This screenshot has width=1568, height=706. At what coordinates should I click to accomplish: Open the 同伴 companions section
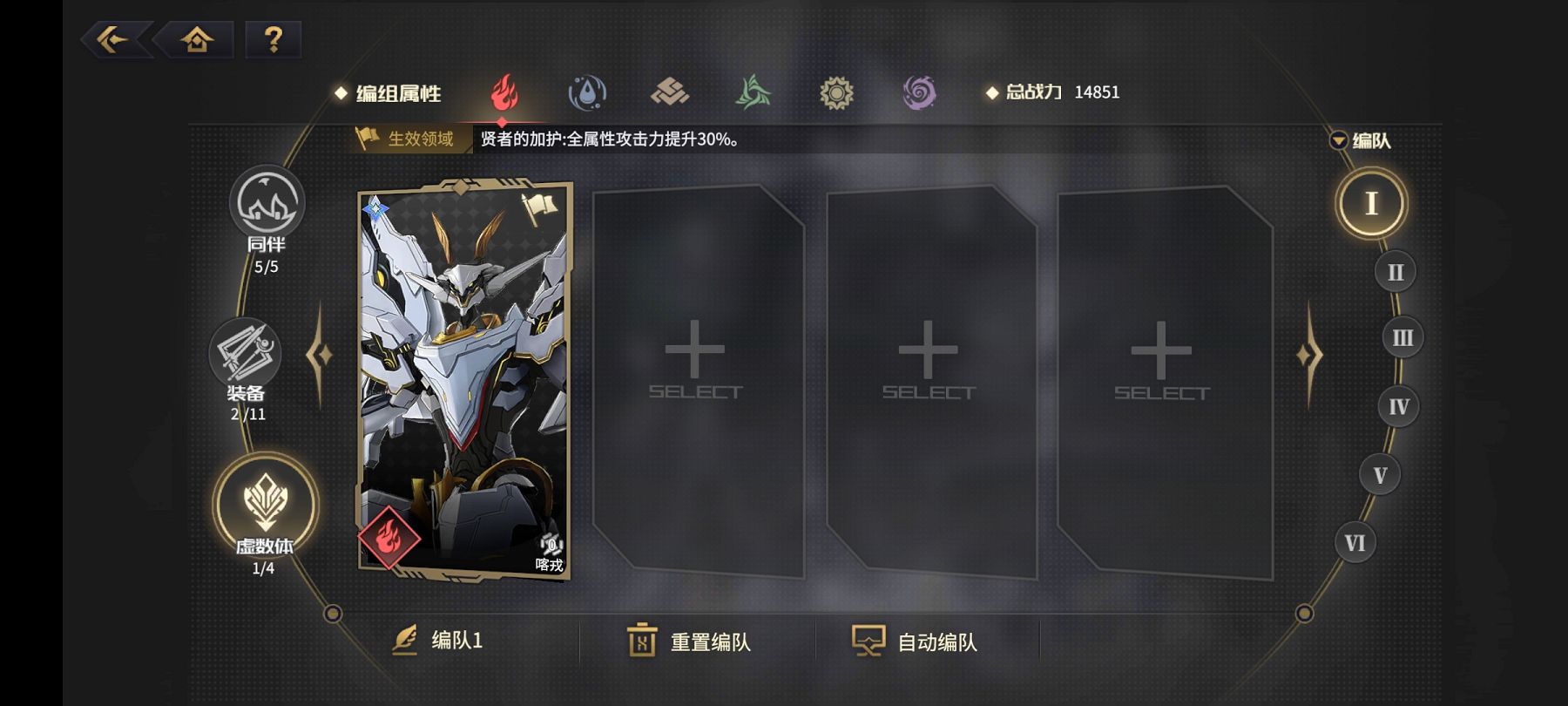click(x=267, y=207)
